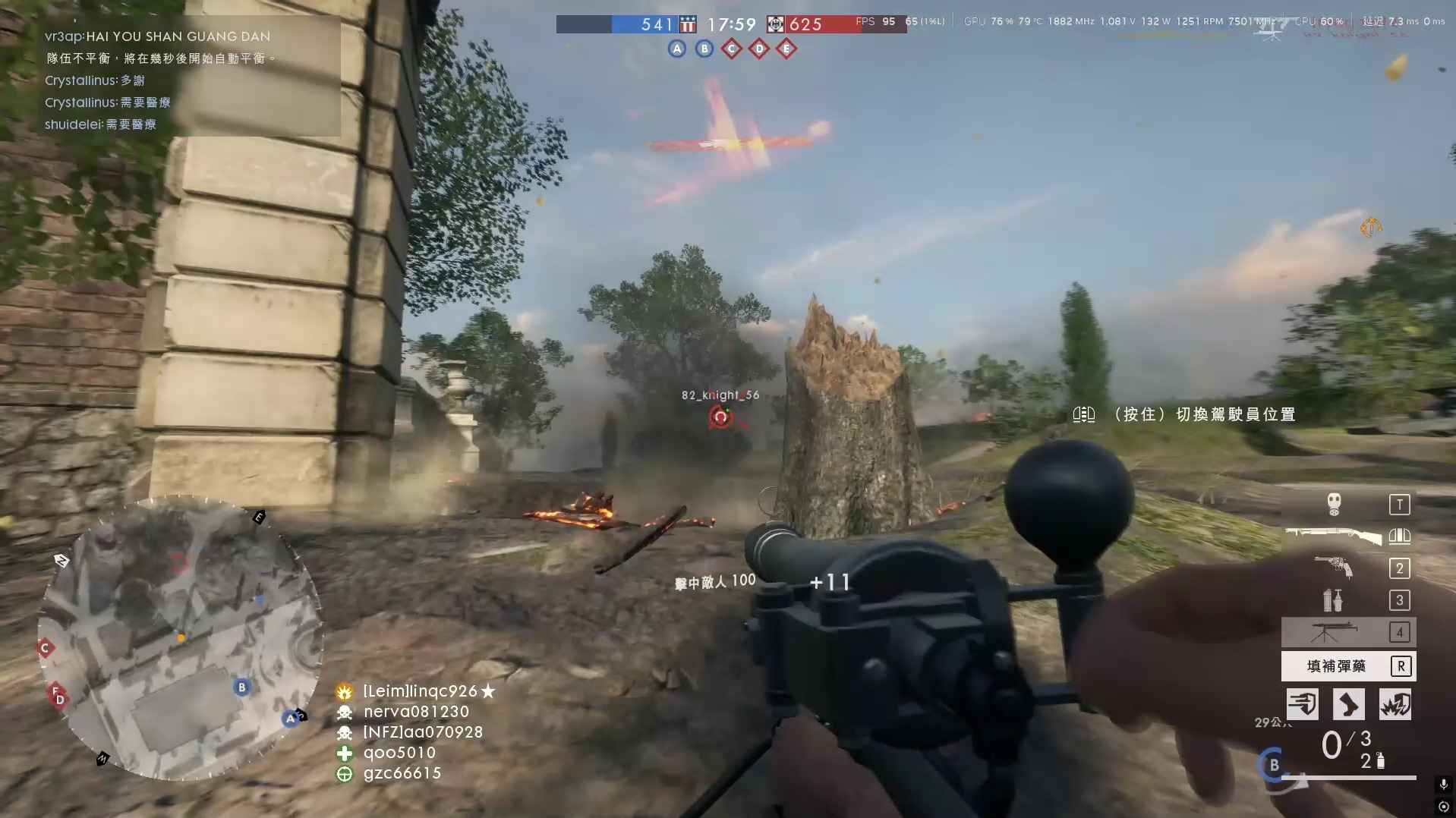
Task: Equip the revolver sidearm
Action: click(x=1334, y=567)
